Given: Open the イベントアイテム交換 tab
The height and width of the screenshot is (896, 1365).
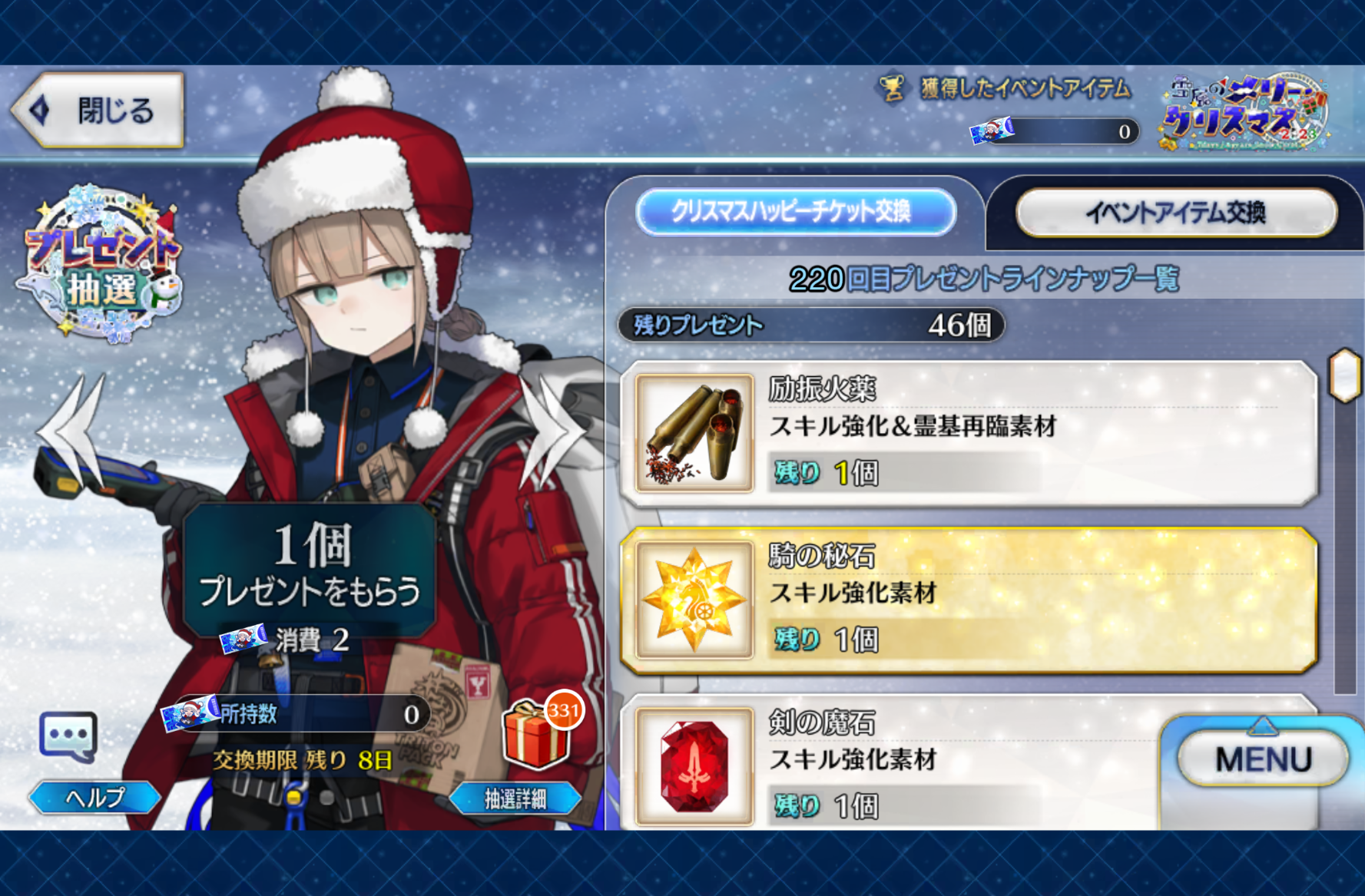Looking at the screenshot, I should pyautogui.click(x=1175, y=213).
